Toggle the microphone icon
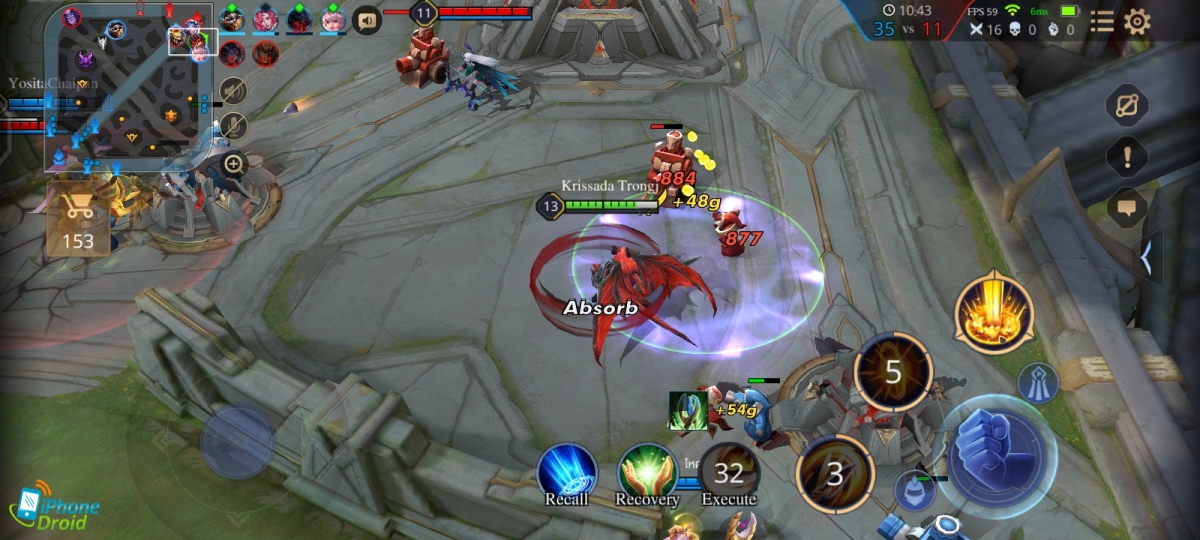 (233, 126)
